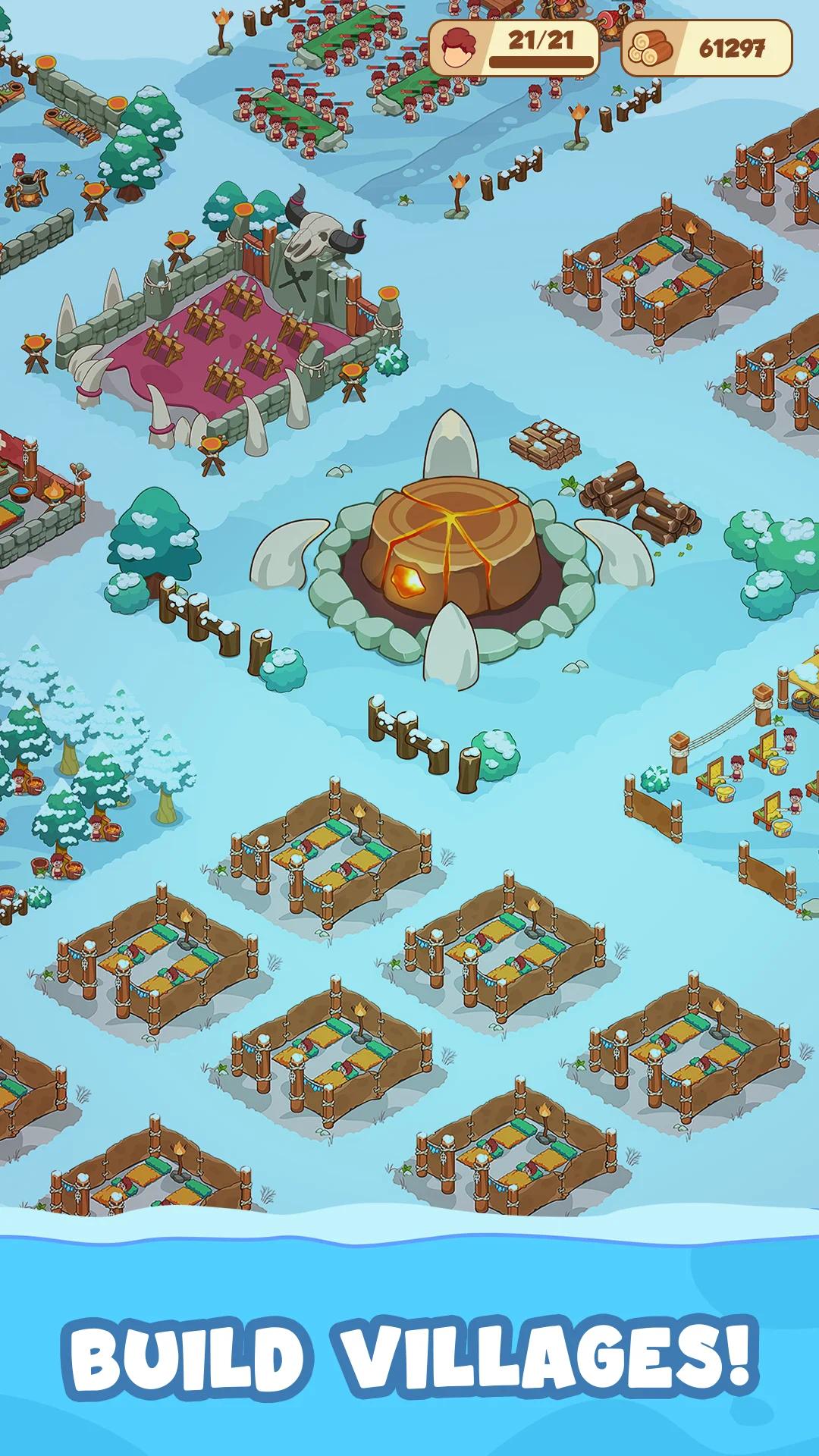The width and height of the screenshot is (819, 1456).
Task: Tap the wood logs resource panel
Action: click(706, 48)
